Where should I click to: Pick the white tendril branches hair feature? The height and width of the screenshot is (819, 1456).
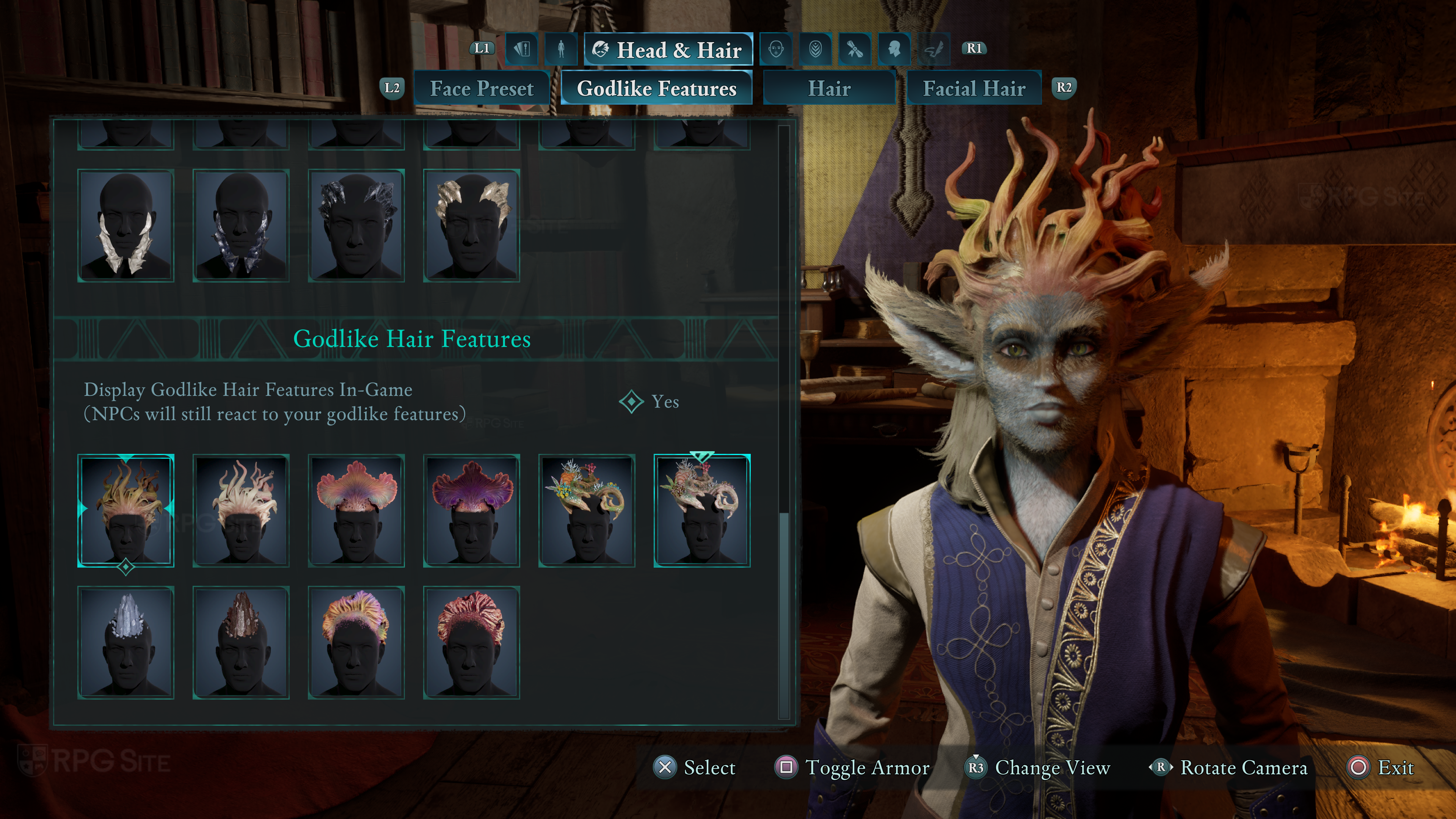tap(241, 510)
